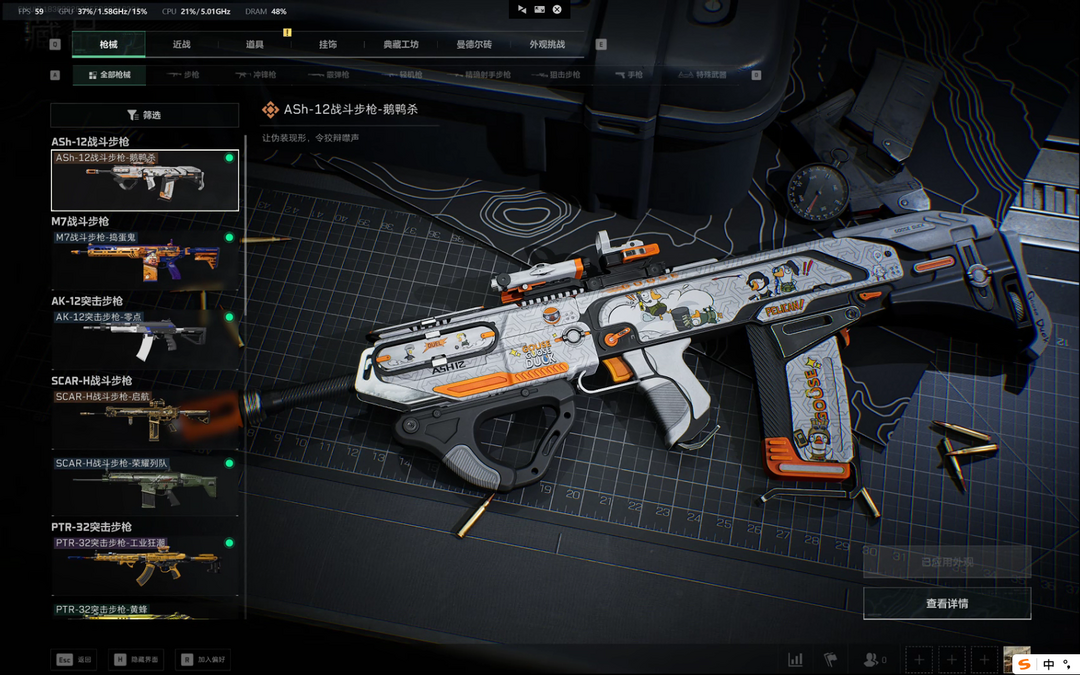Close the top overlay with X icon
1080x675 pixels.
[x=557, y=10]
